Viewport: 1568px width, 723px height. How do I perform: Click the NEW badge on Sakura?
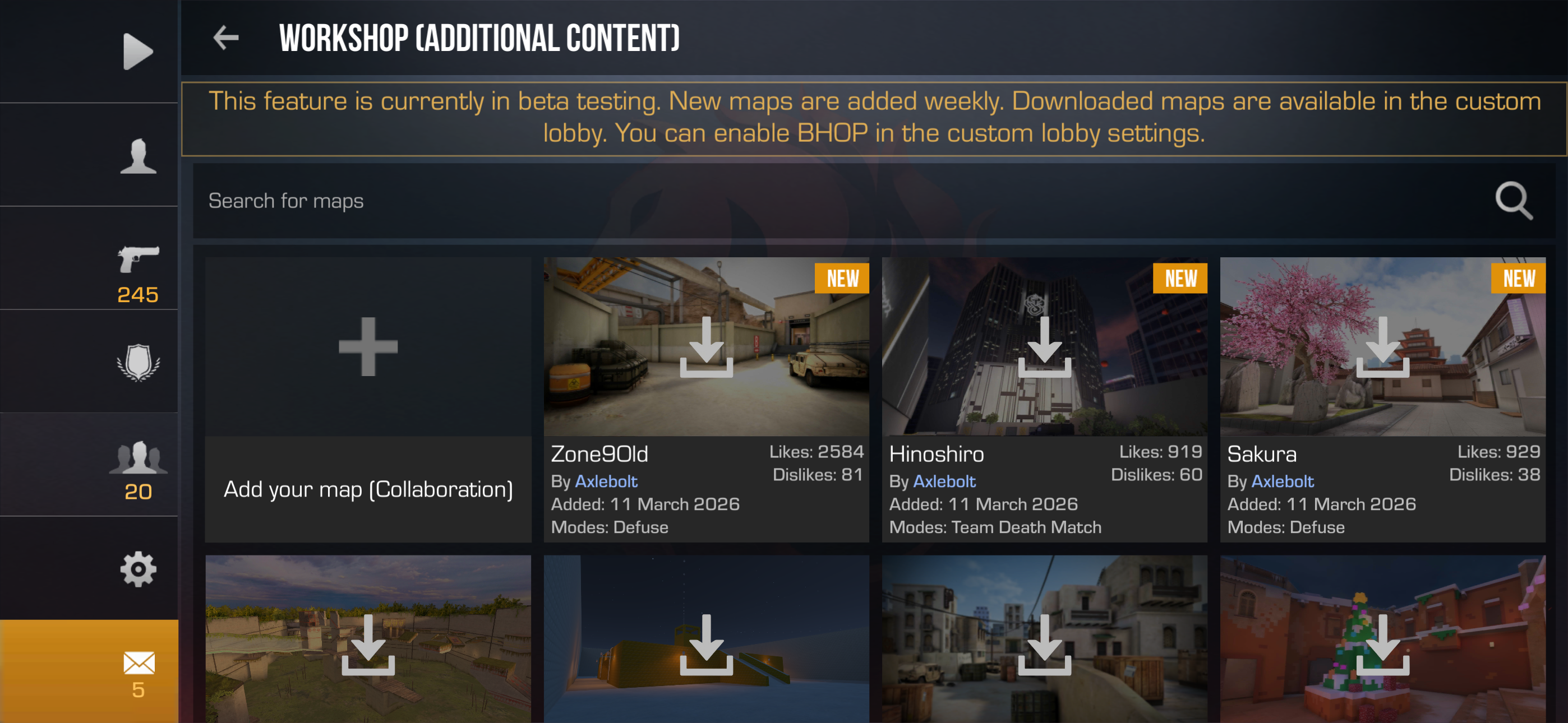click(x=1519, y=278)
